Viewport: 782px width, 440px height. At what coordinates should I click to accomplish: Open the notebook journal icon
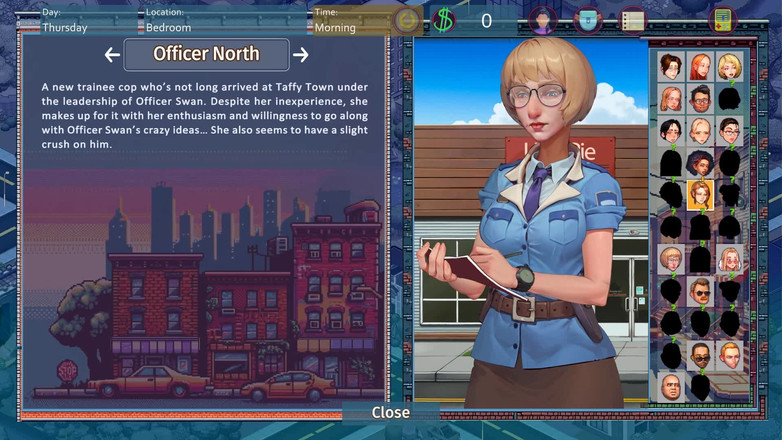coord(632,20)
